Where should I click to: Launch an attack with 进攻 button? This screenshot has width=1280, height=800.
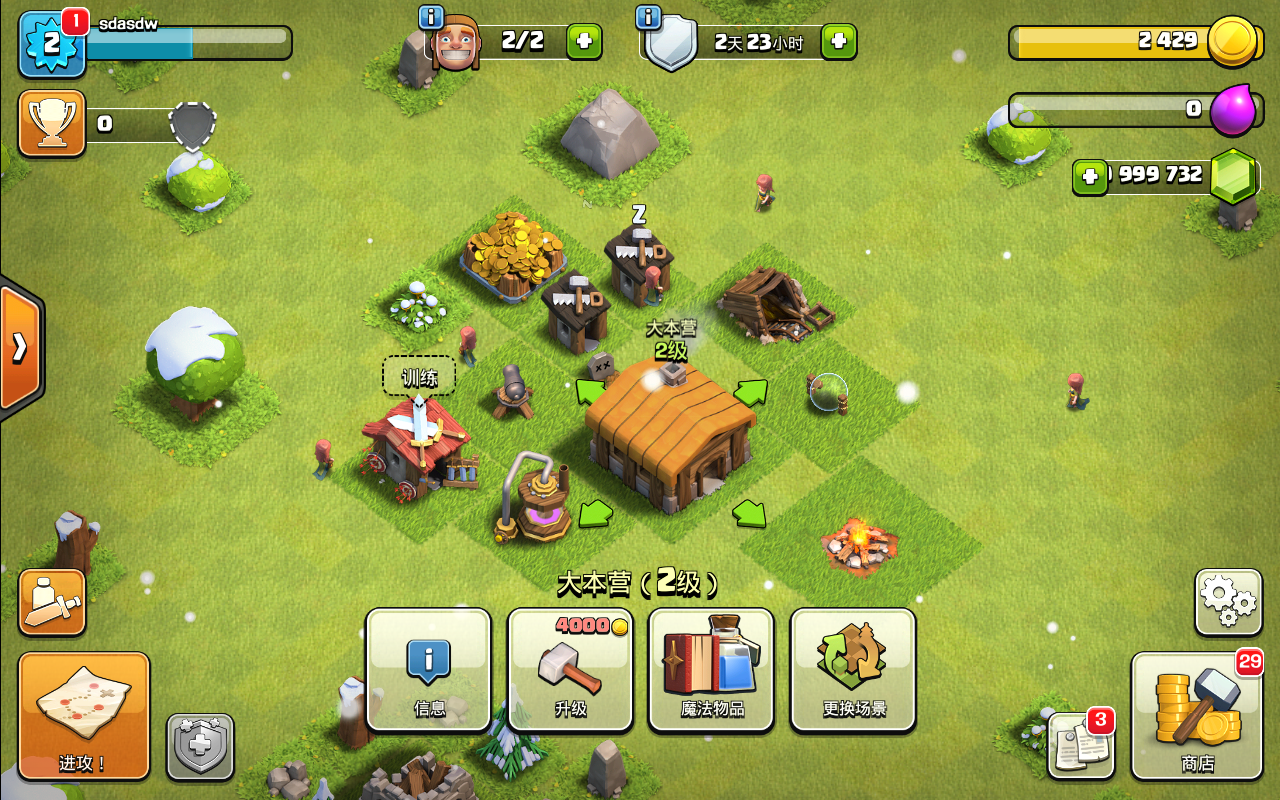point(84,715)
